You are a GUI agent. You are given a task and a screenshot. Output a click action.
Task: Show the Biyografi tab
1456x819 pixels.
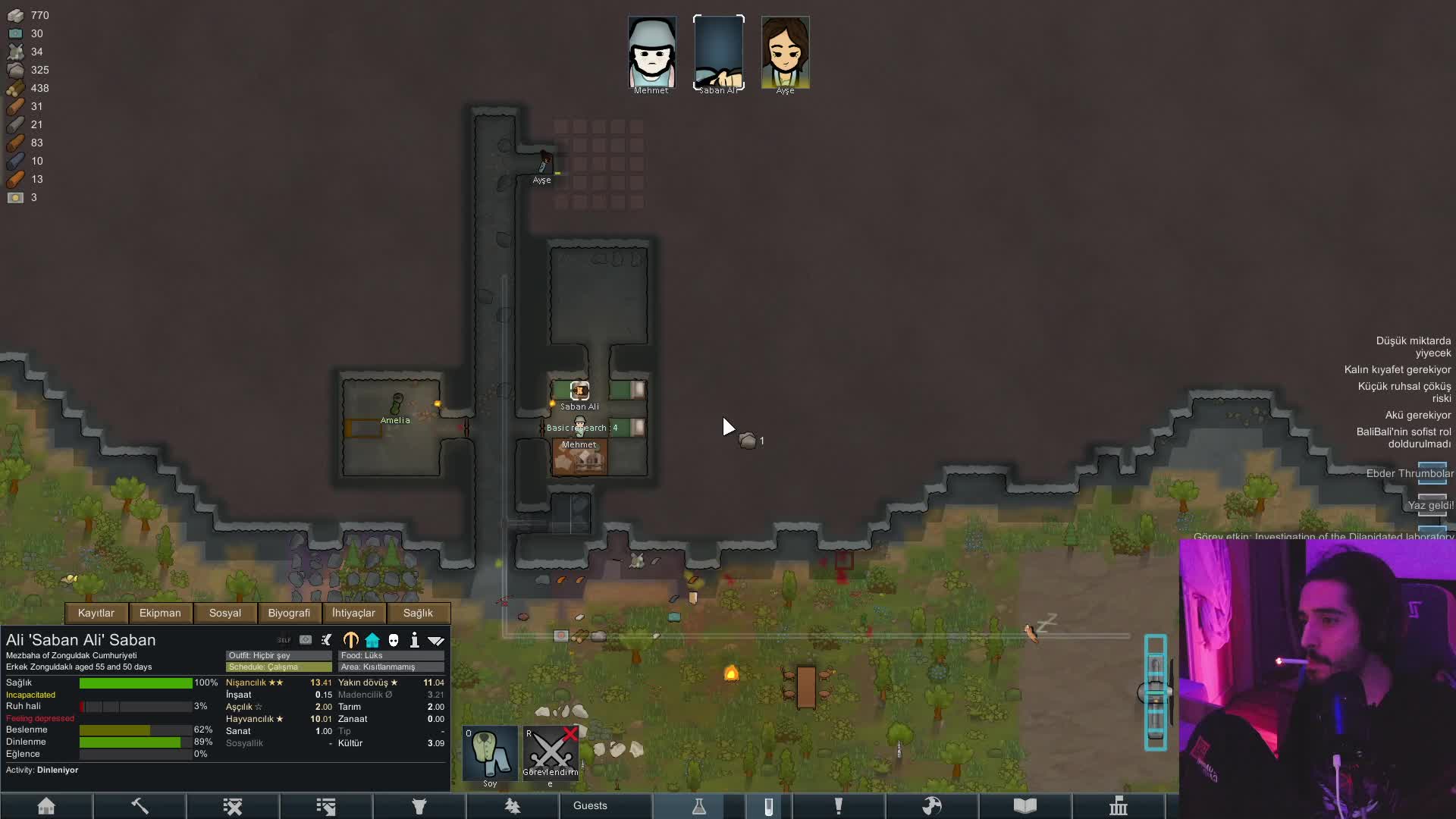coord(289,613)
